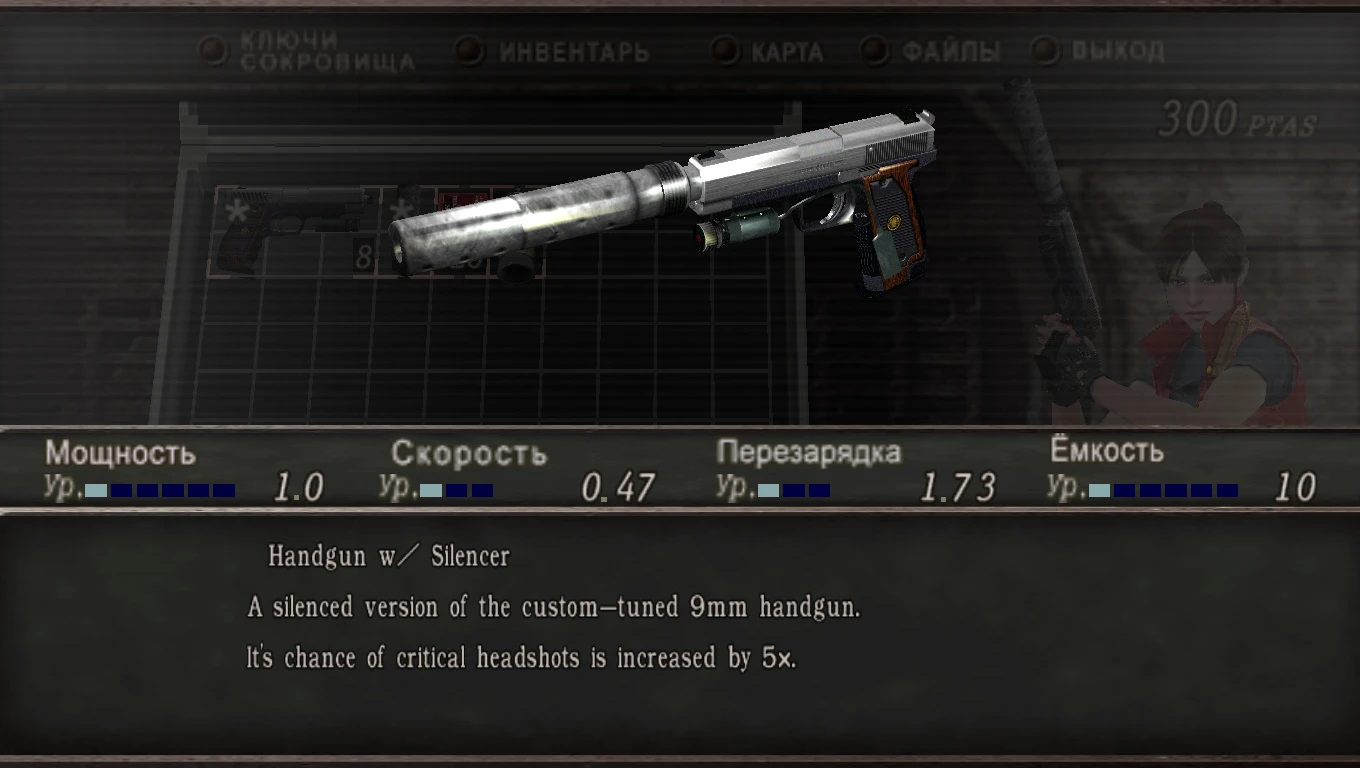
Task: Click the asterisk marker on the pistol slot
Action: (x=238, y=210)
